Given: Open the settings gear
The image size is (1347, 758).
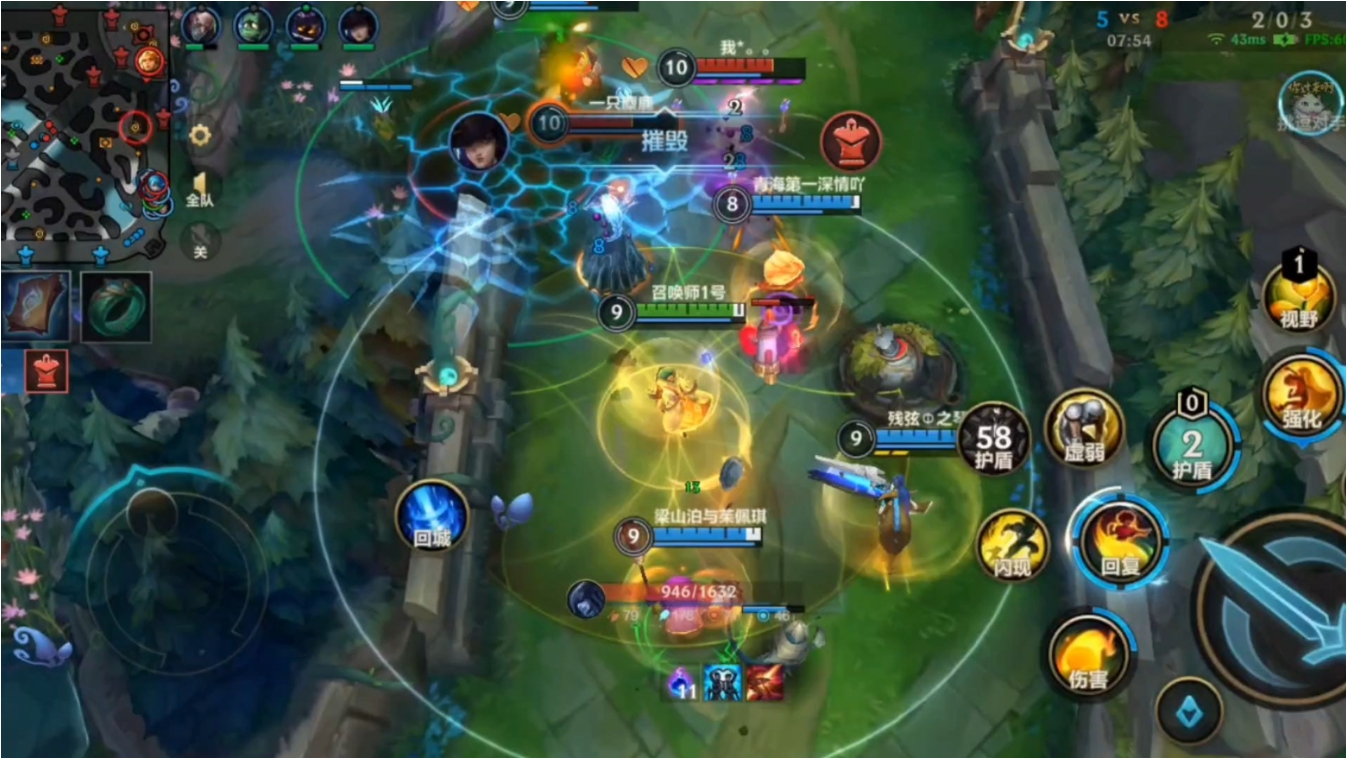Looking at the screenshot, I should [200, 135].
